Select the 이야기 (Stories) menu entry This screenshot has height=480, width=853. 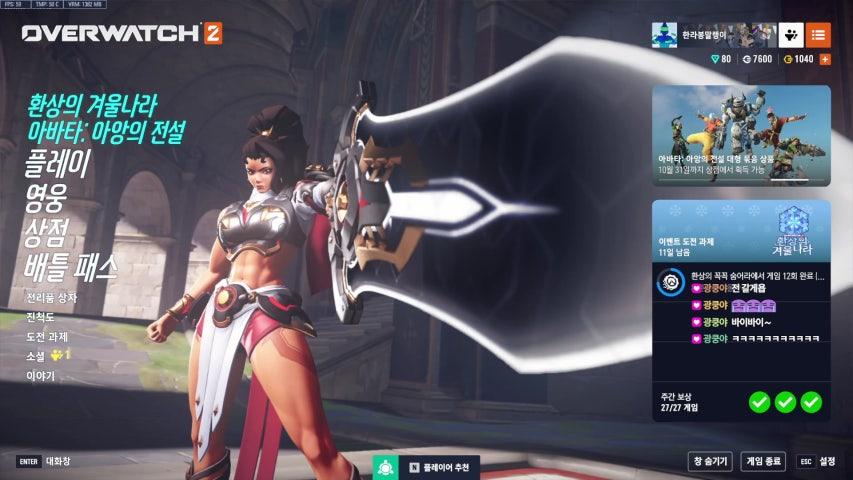pyautogui.click(x=41, y=376)
